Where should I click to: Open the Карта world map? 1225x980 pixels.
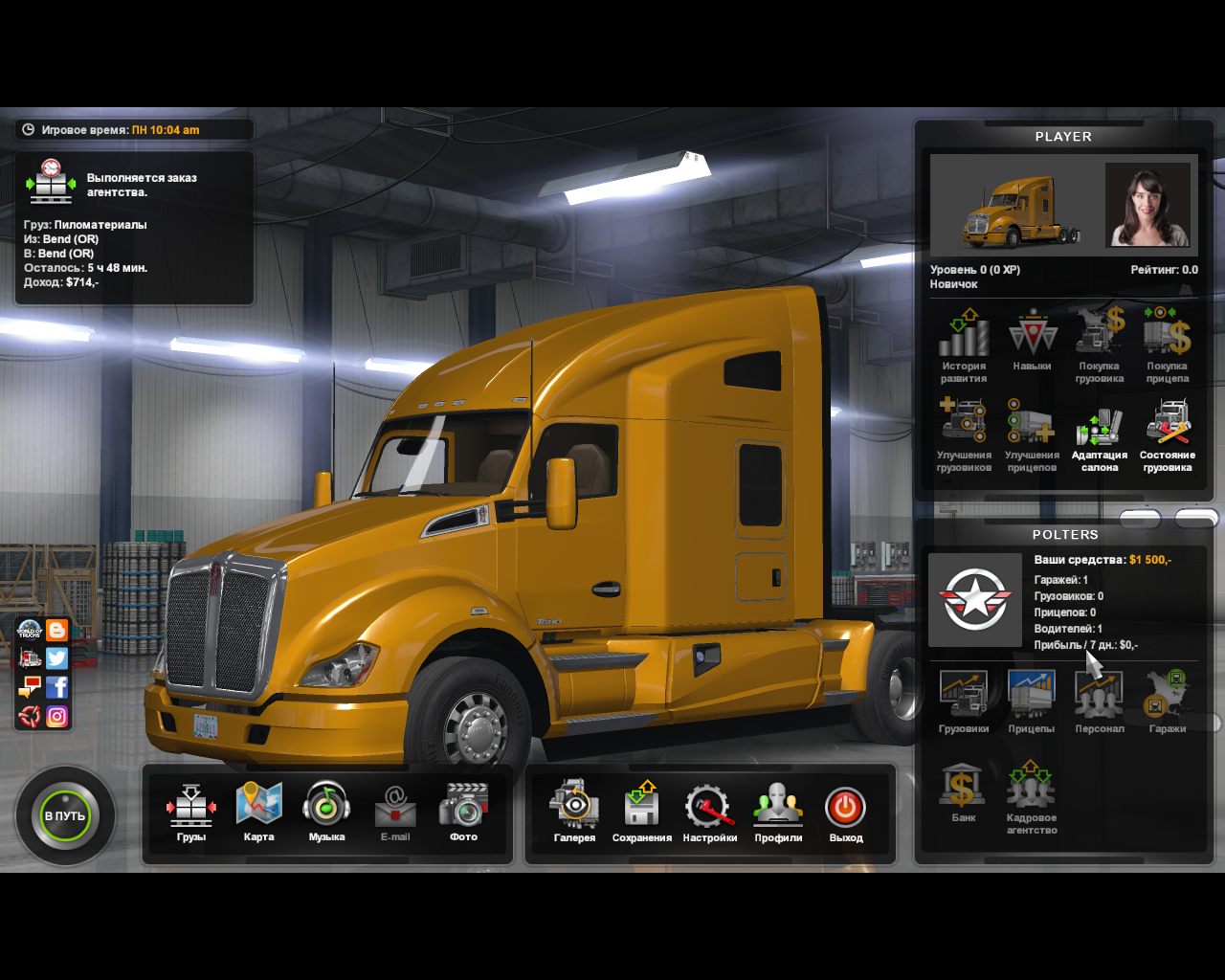(258, 810)
